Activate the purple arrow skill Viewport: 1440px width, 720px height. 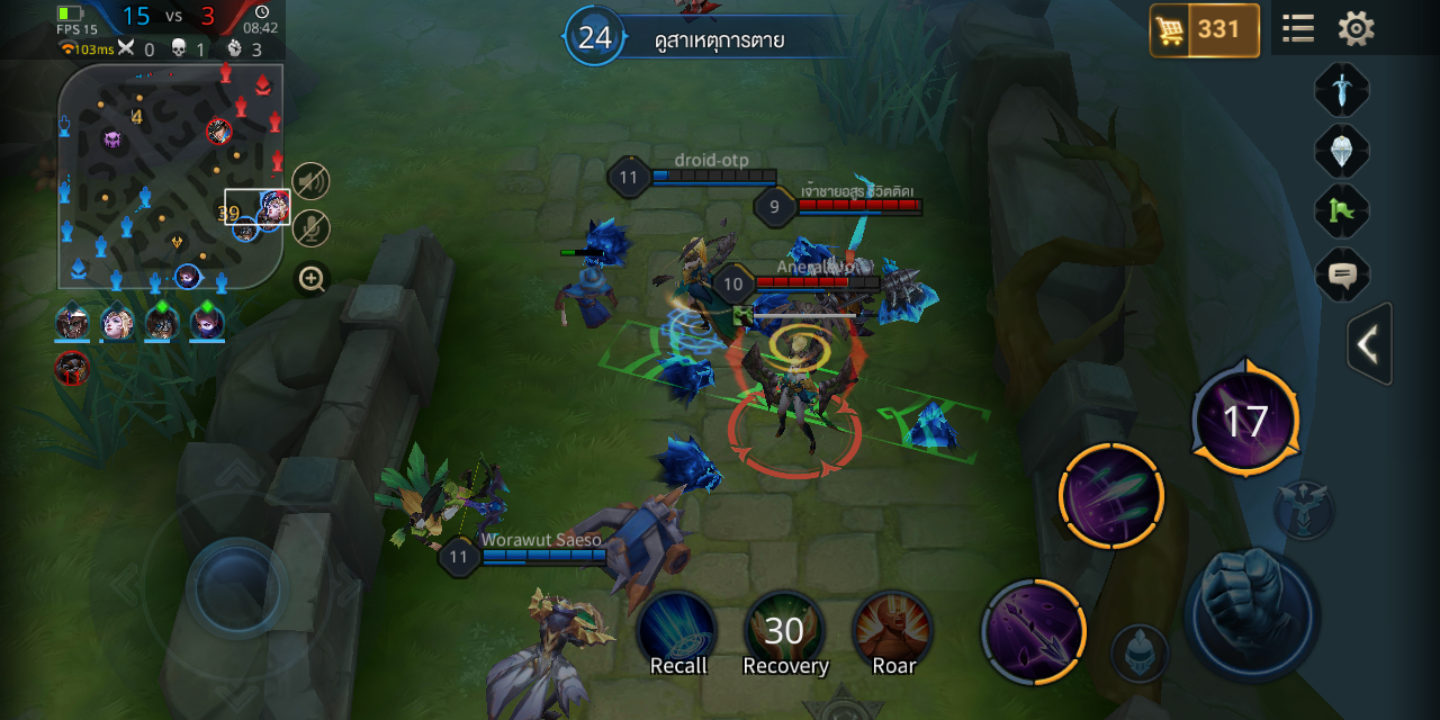pyautogui.click(x=1033, y=630)
